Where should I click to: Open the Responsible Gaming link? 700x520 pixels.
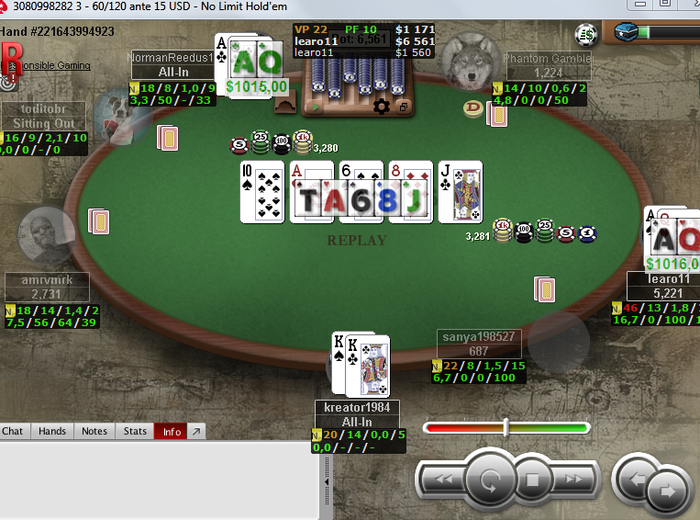point(48,66)
